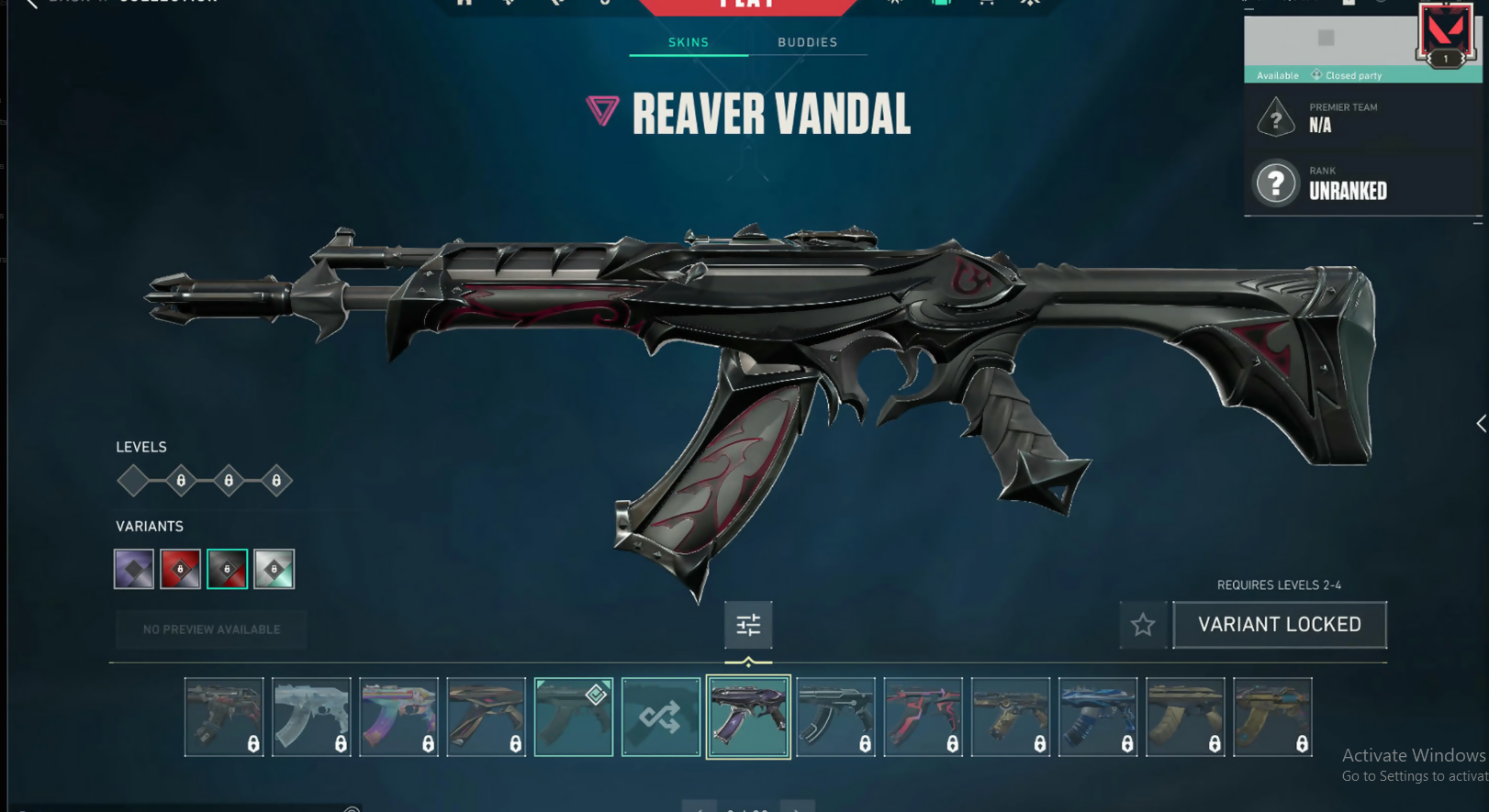Select the unlocked first level diamond

coord(134,481)
